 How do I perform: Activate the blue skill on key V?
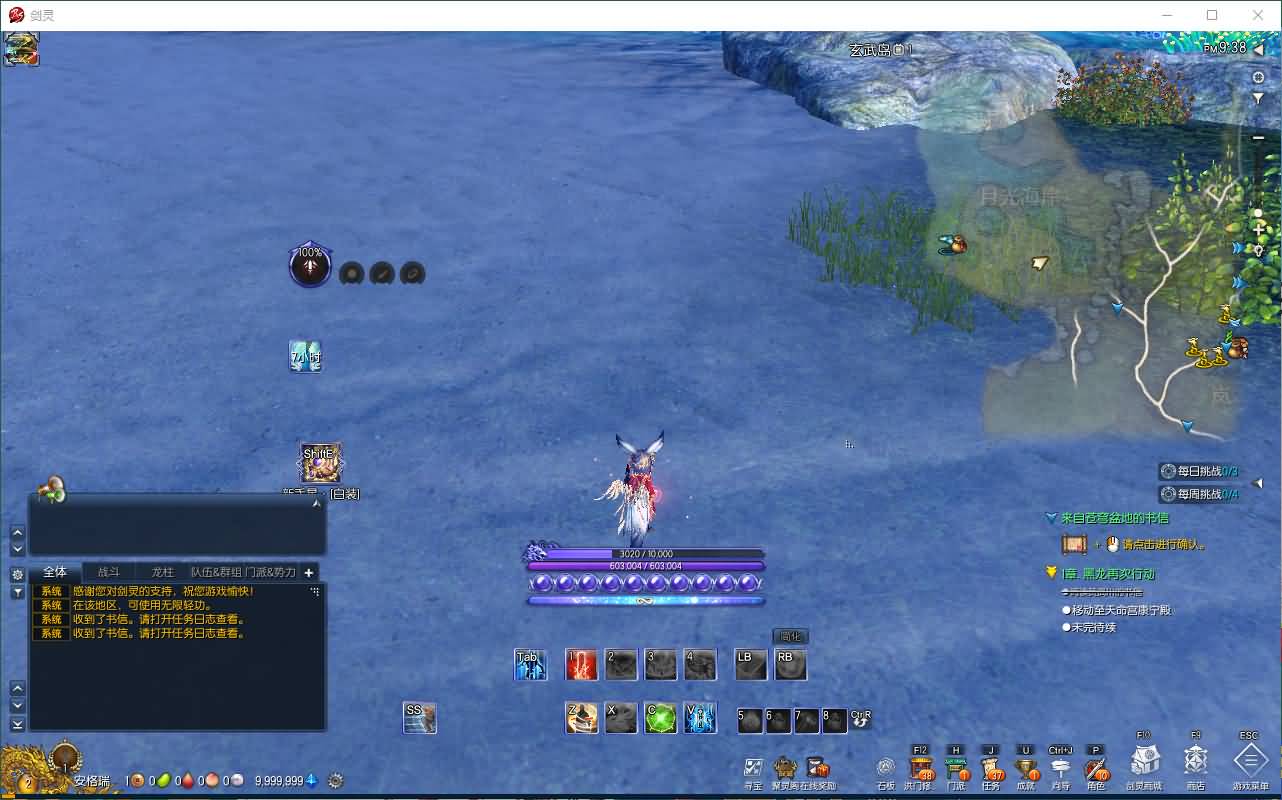click(x=700, y=718)
